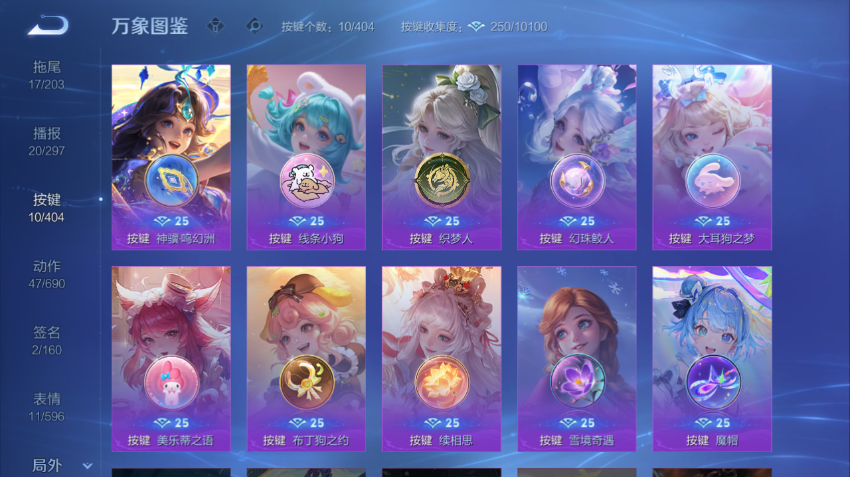Select the 按键 category tab
Image resolution: width=850 pixels, height=477 pixels.
tap(47, 207)
